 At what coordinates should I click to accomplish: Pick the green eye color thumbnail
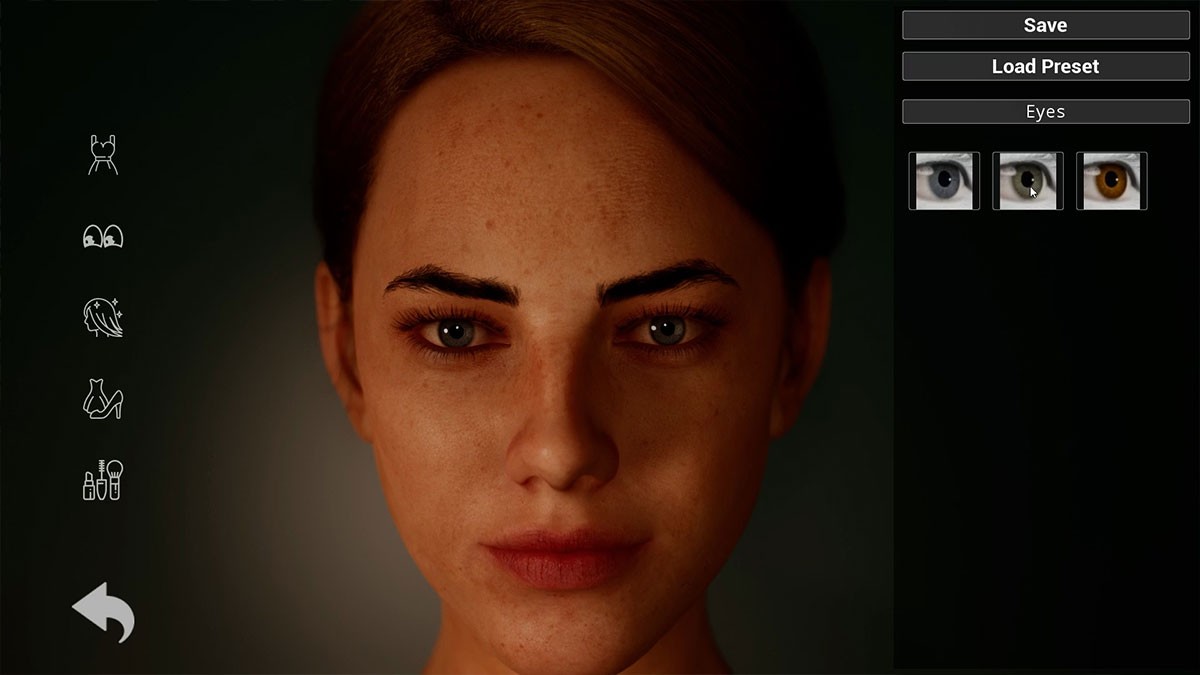pyautogui.click(x=1027, y=181)
